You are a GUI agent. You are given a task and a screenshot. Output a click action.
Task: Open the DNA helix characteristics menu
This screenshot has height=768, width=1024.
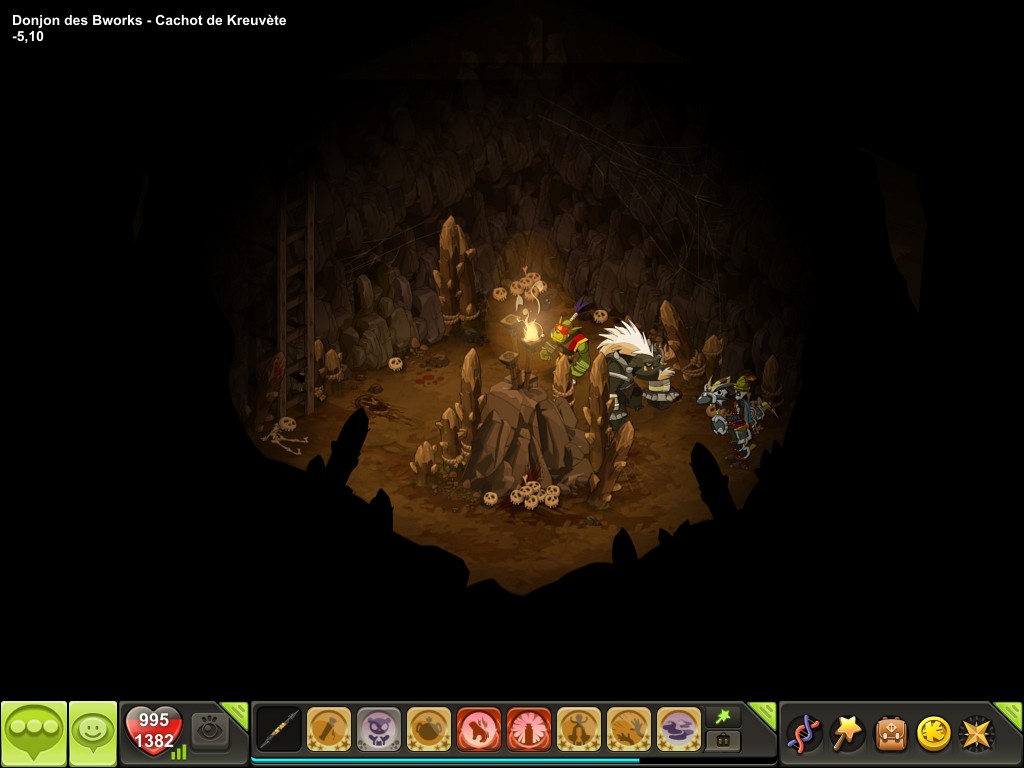803,733
